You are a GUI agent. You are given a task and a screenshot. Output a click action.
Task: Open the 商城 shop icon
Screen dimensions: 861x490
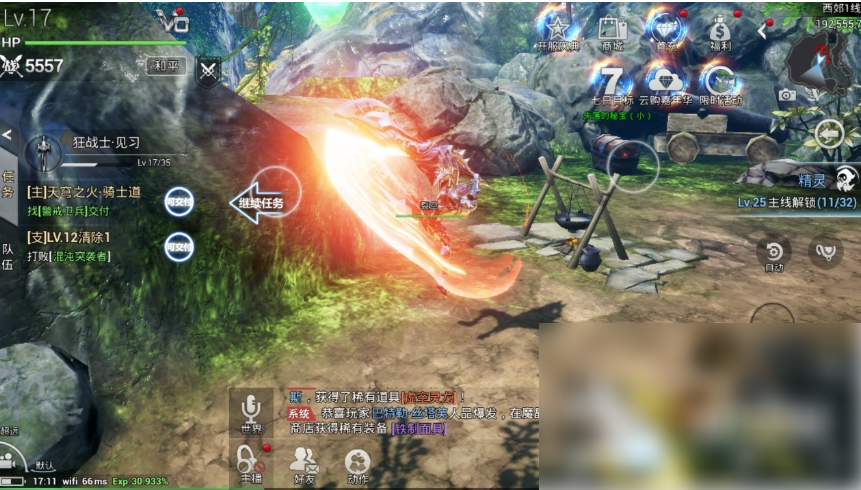click(612, 32)
